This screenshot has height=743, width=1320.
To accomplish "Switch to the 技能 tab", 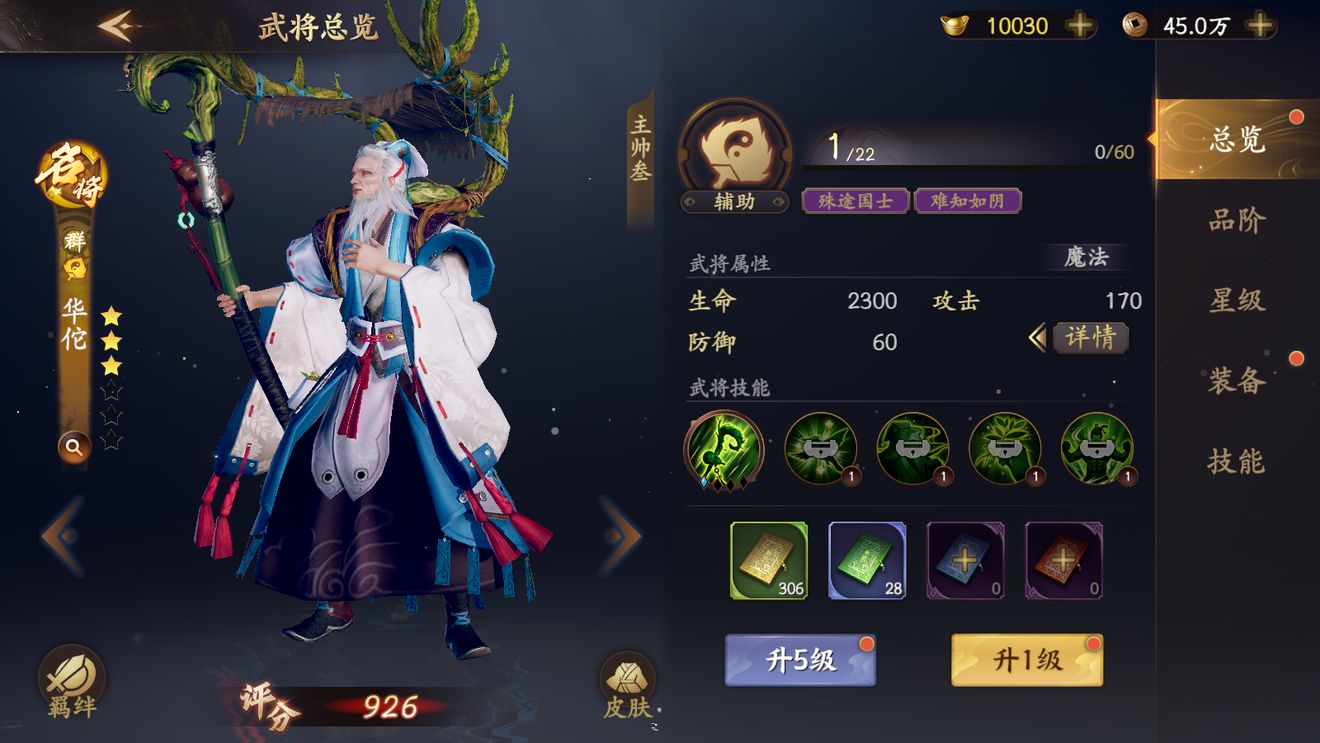I will pyautogui.click(x=1237, y=463).
